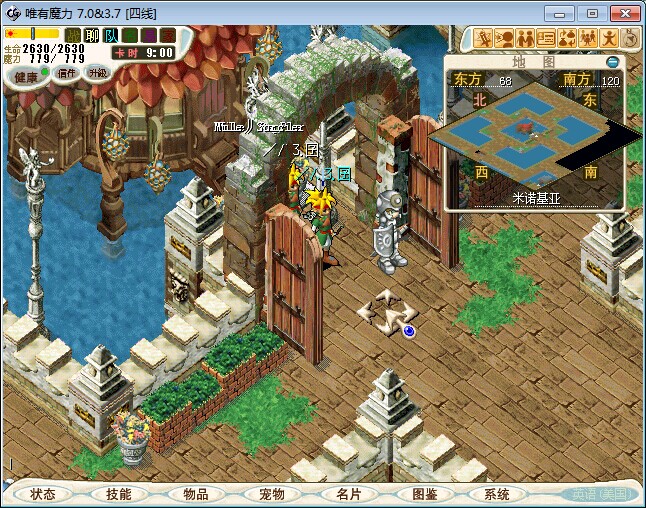The height and width of the screenshot is (508, 646).
Task: Open the 信件 mail button
Action: pos(67,73)
